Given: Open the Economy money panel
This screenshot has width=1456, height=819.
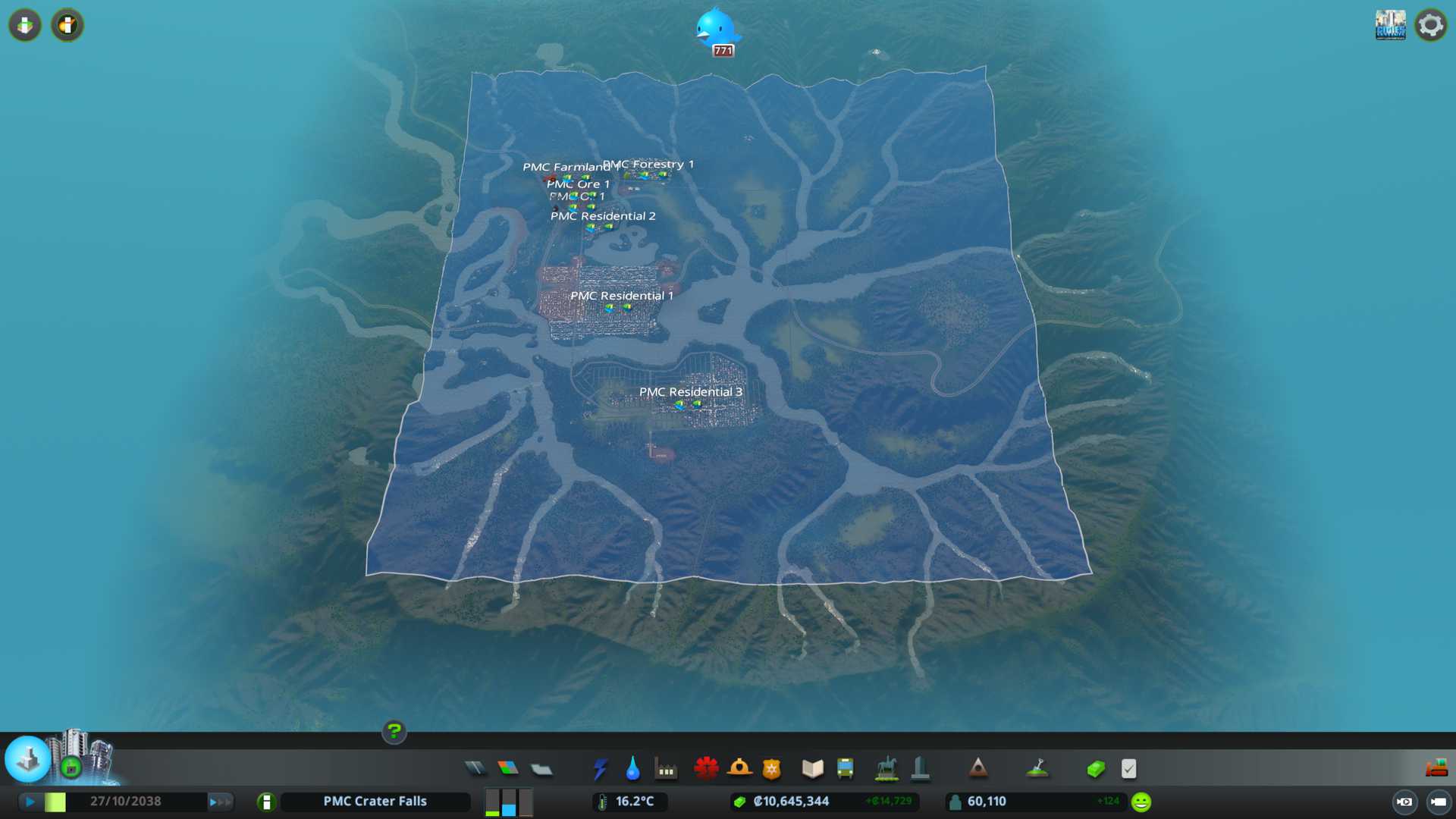Looking at the screenshot, I should [x=1096, y=769].
